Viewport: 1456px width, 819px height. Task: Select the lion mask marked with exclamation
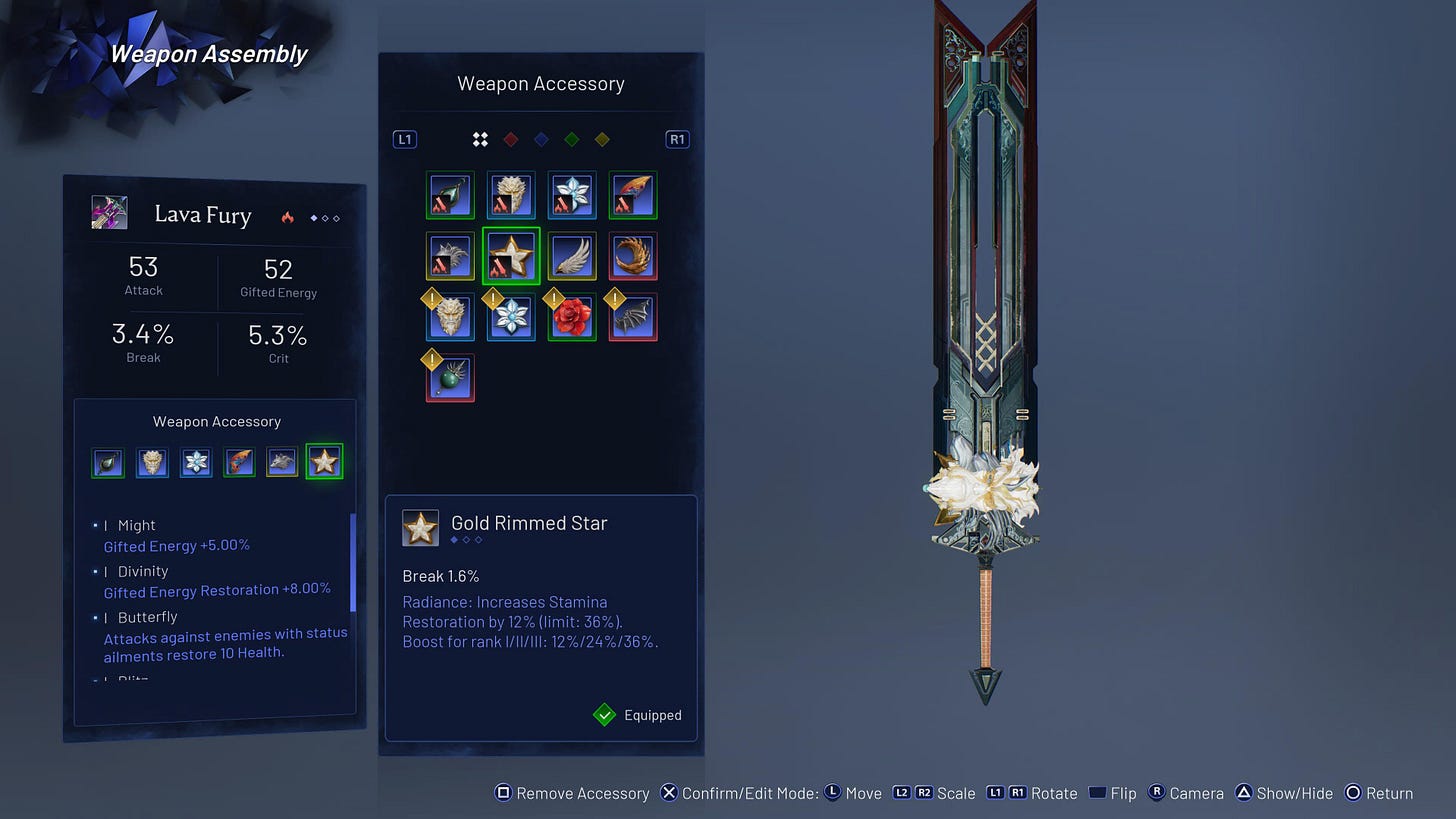450,317
